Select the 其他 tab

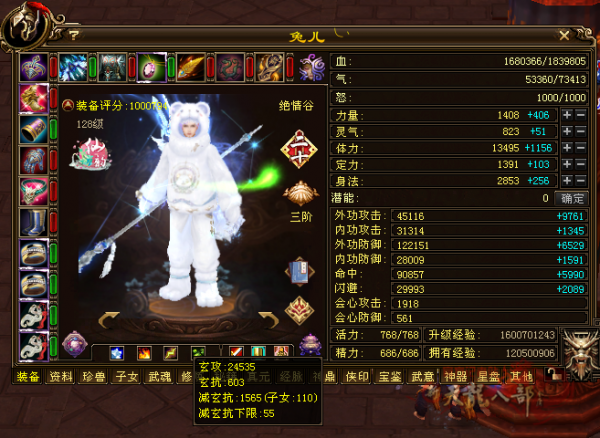point(520,377)
